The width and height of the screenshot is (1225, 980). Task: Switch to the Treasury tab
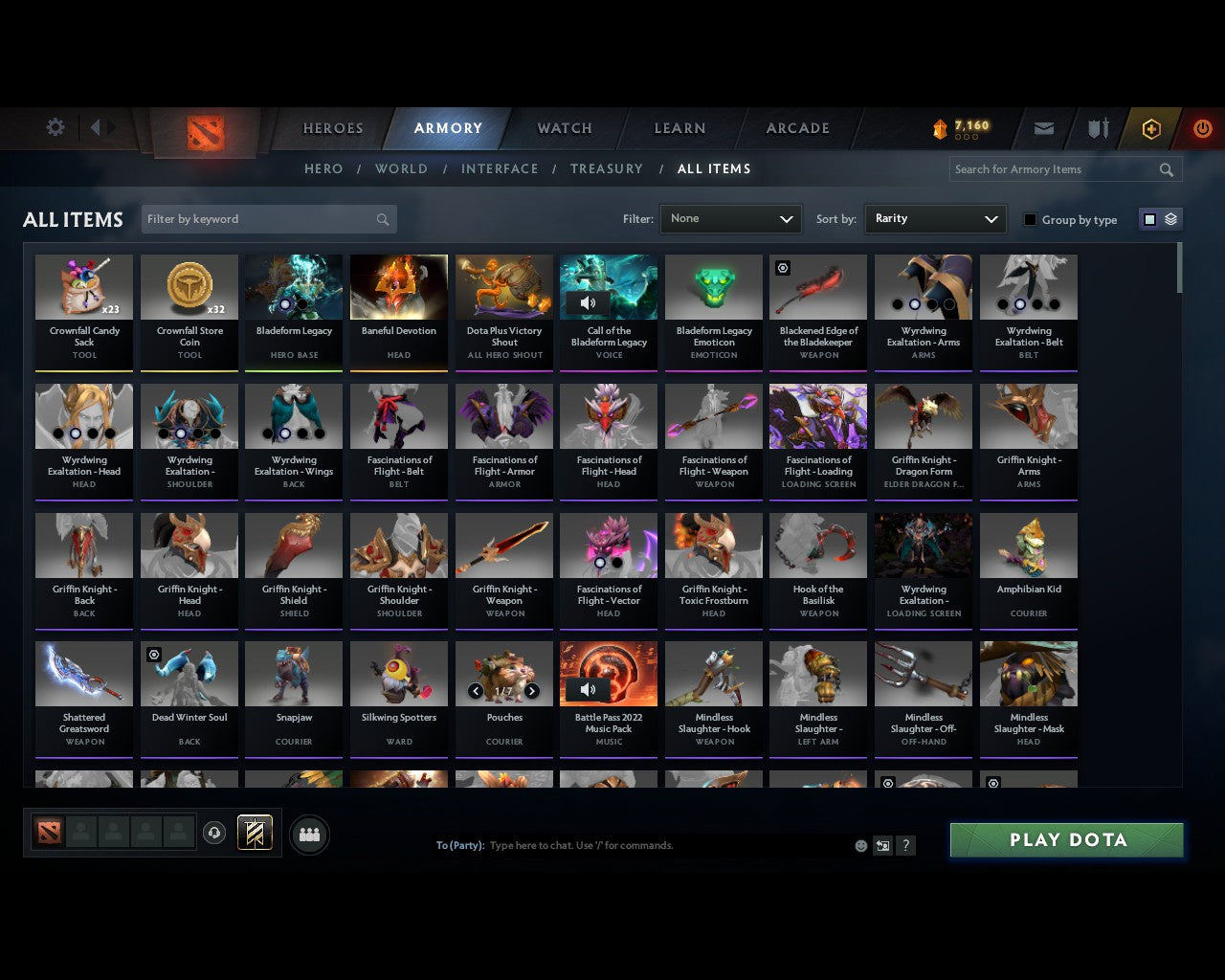[607, 168]
